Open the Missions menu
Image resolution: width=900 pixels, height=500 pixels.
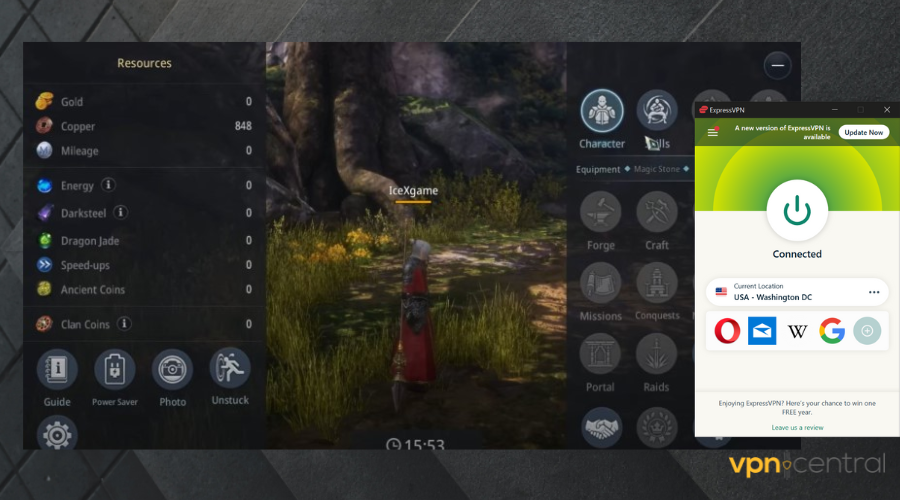click(x=601, y=283)
